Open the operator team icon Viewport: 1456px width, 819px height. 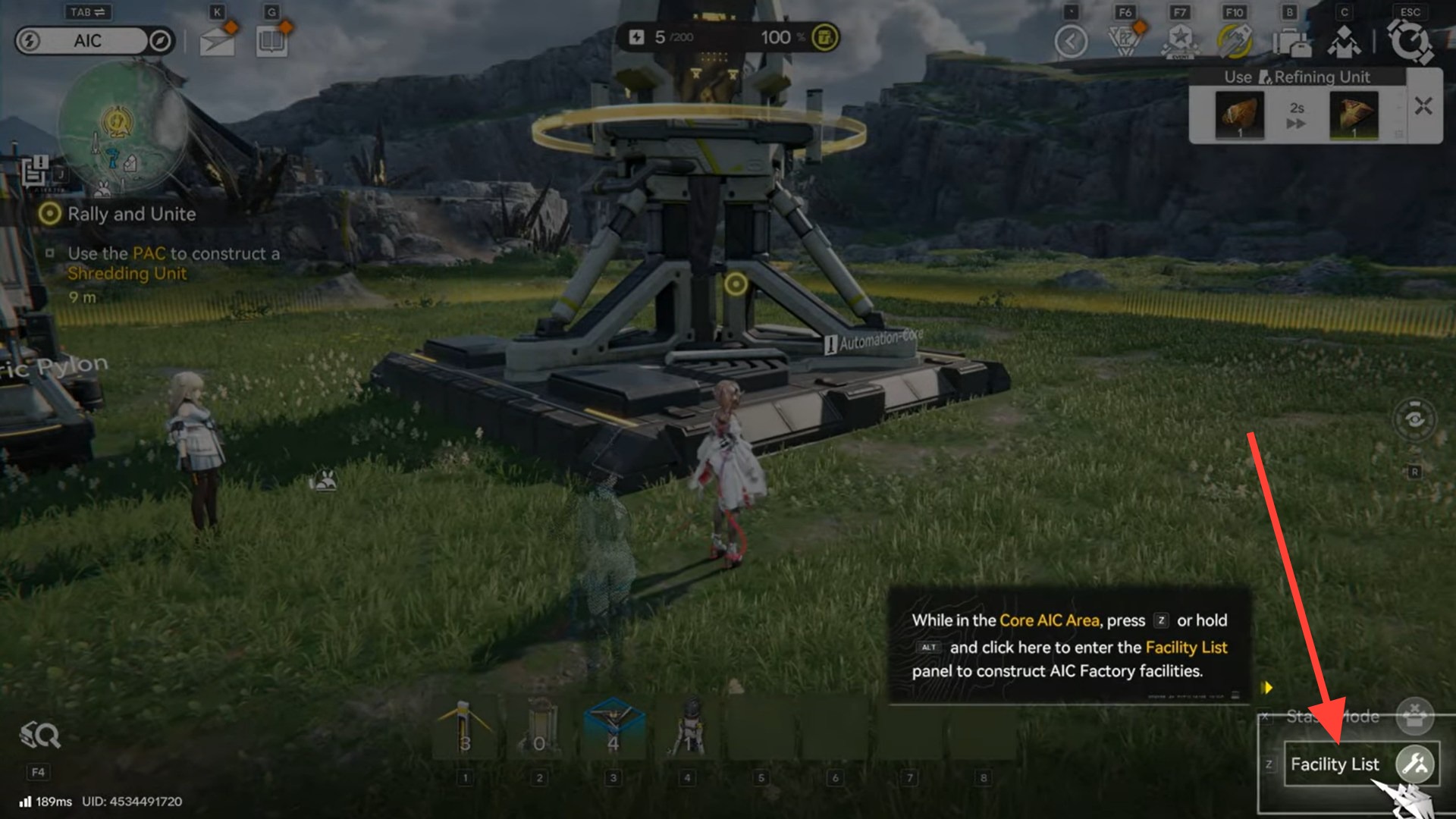pyautogui.click(x=1344, y=42)
